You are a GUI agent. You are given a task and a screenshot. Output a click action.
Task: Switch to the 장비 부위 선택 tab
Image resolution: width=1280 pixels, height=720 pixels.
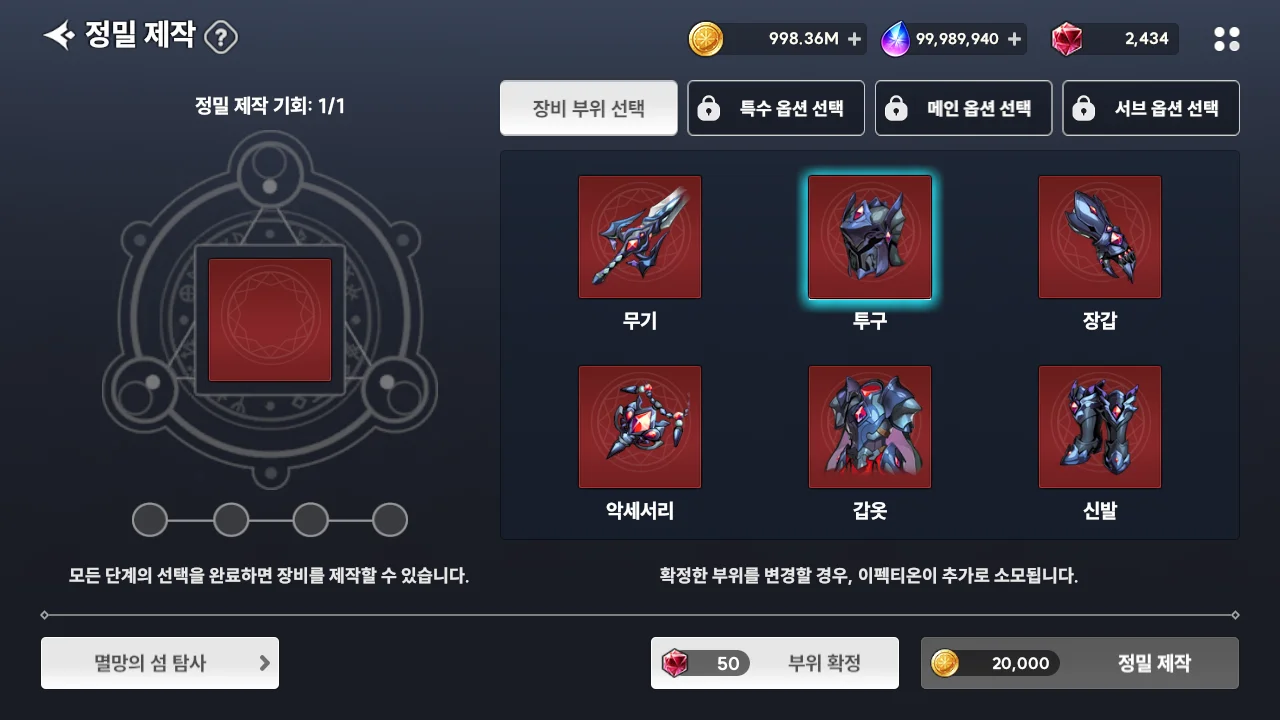coord(588,108)
